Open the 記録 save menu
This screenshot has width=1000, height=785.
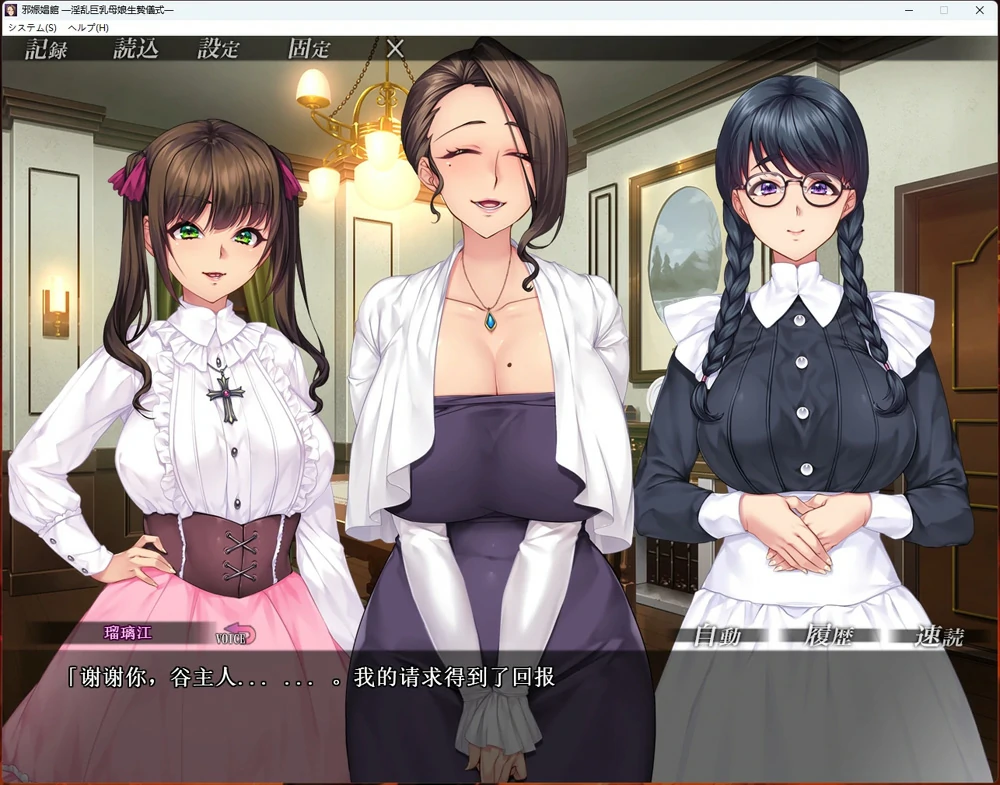pyautogui.click(x=46, y=49)
